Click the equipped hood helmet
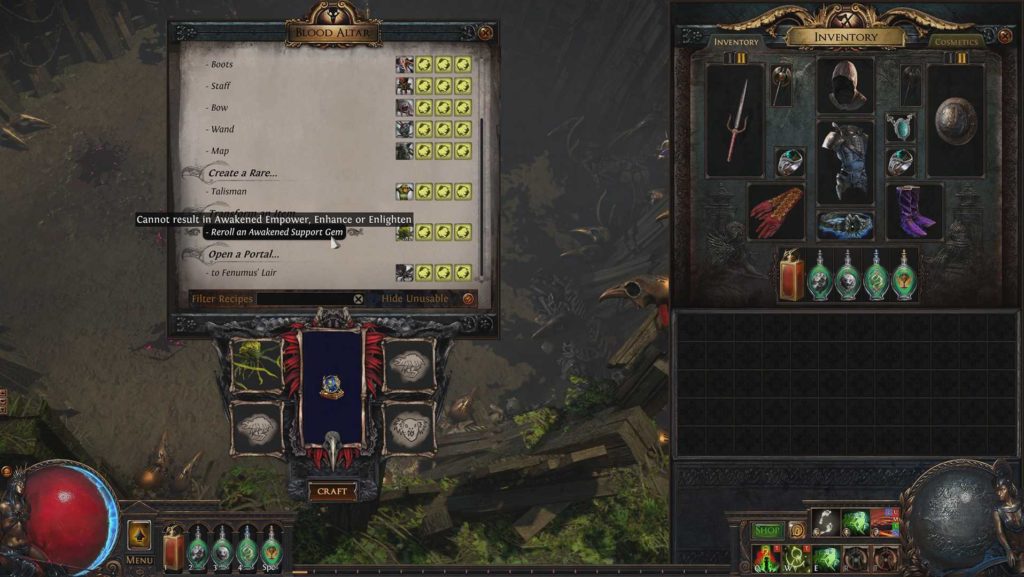 click(x=845, y=86)
